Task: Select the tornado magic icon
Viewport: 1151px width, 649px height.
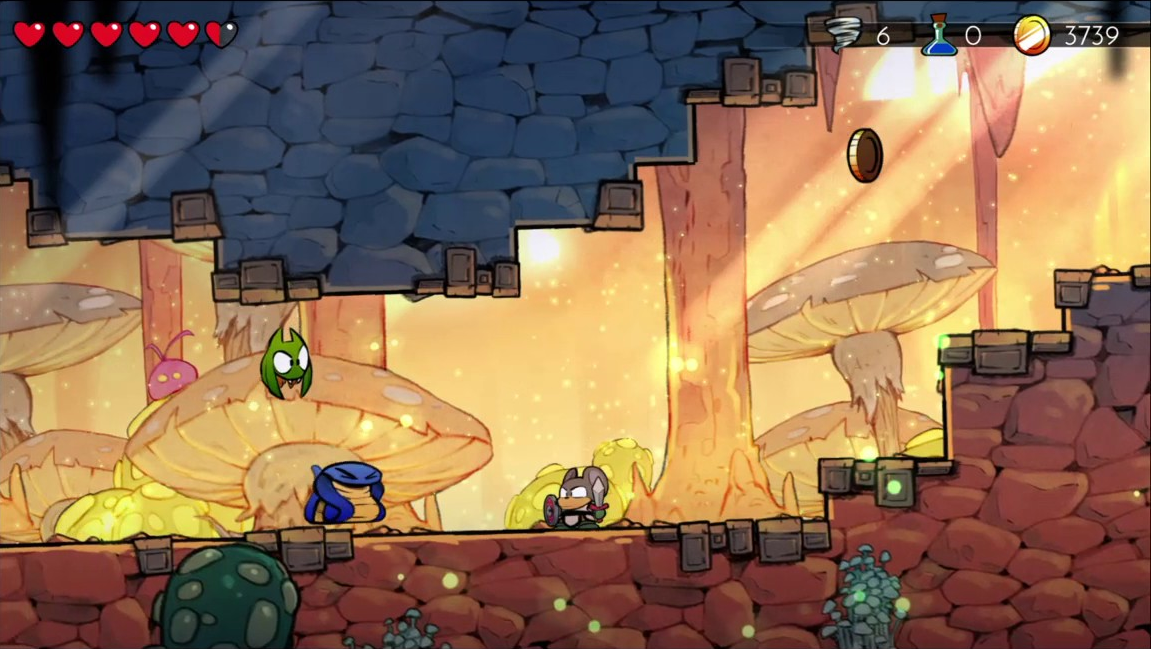Action: pyautogui.click(x=845, y=35)
